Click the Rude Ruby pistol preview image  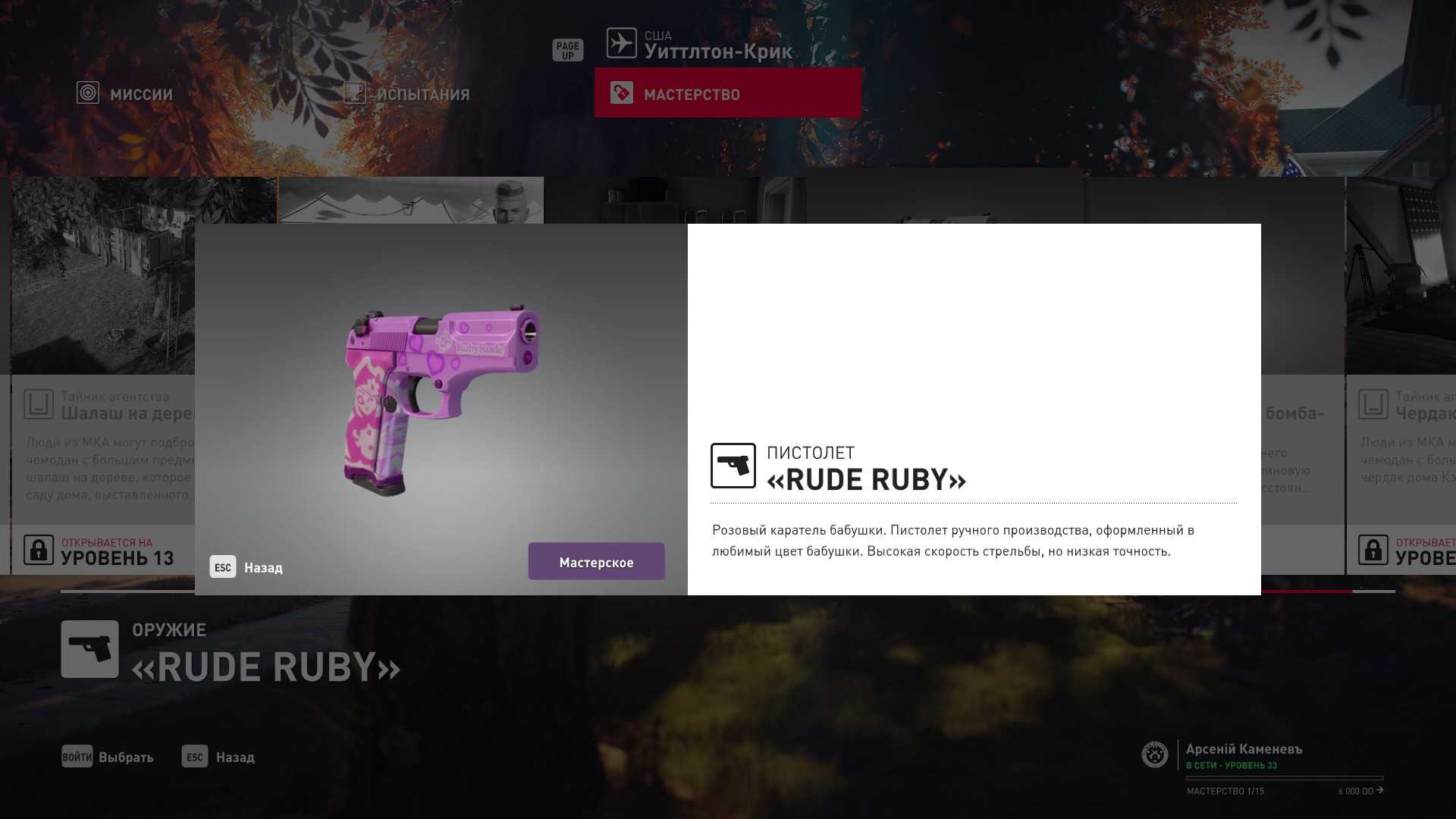coord(441,402)
